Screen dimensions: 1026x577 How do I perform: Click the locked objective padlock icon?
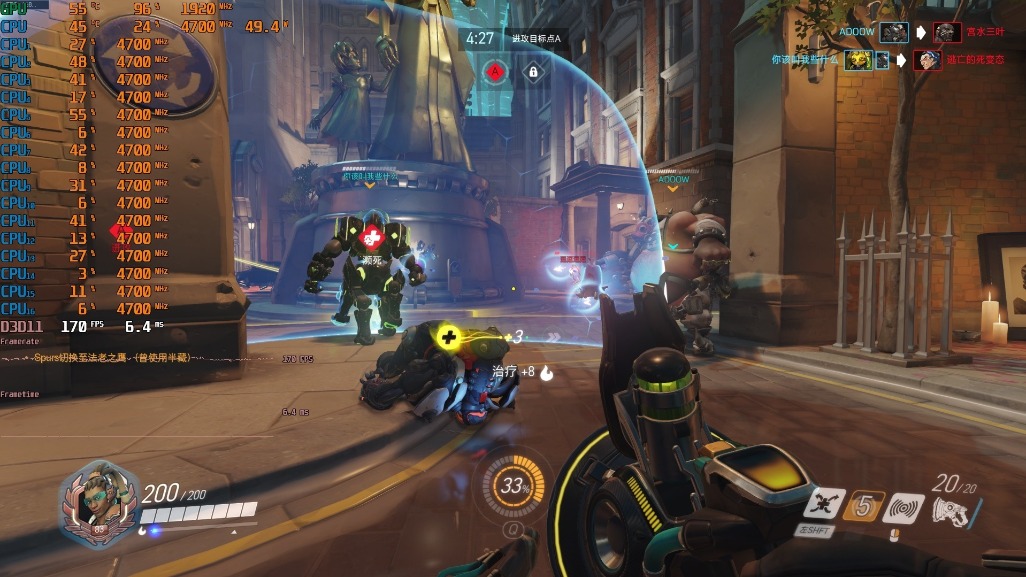pyautogui.click(x=534, y=71)
